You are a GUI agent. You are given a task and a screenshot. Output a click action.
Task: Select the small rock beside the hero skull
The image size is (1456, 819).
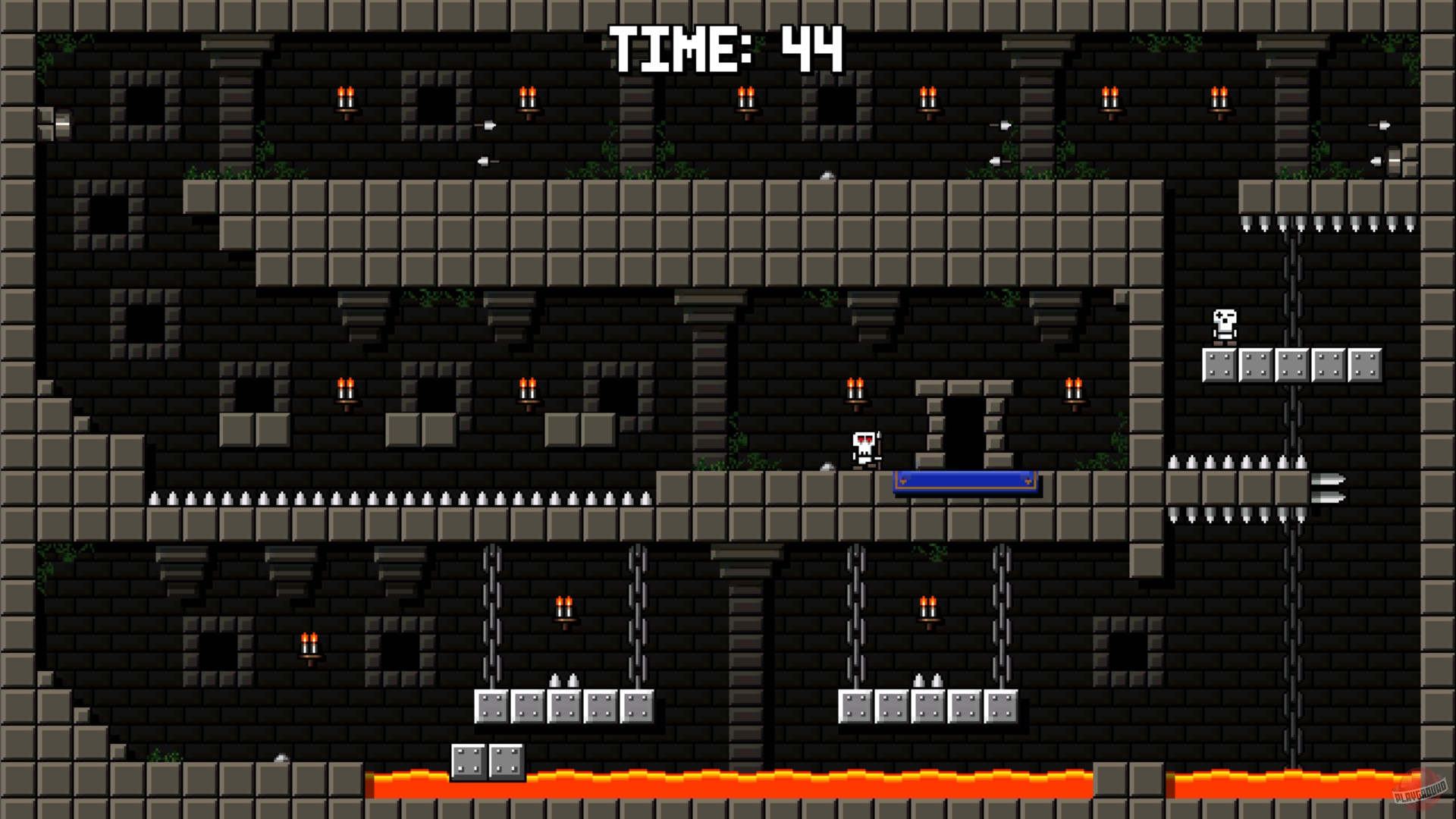click(x=825, y=468)
